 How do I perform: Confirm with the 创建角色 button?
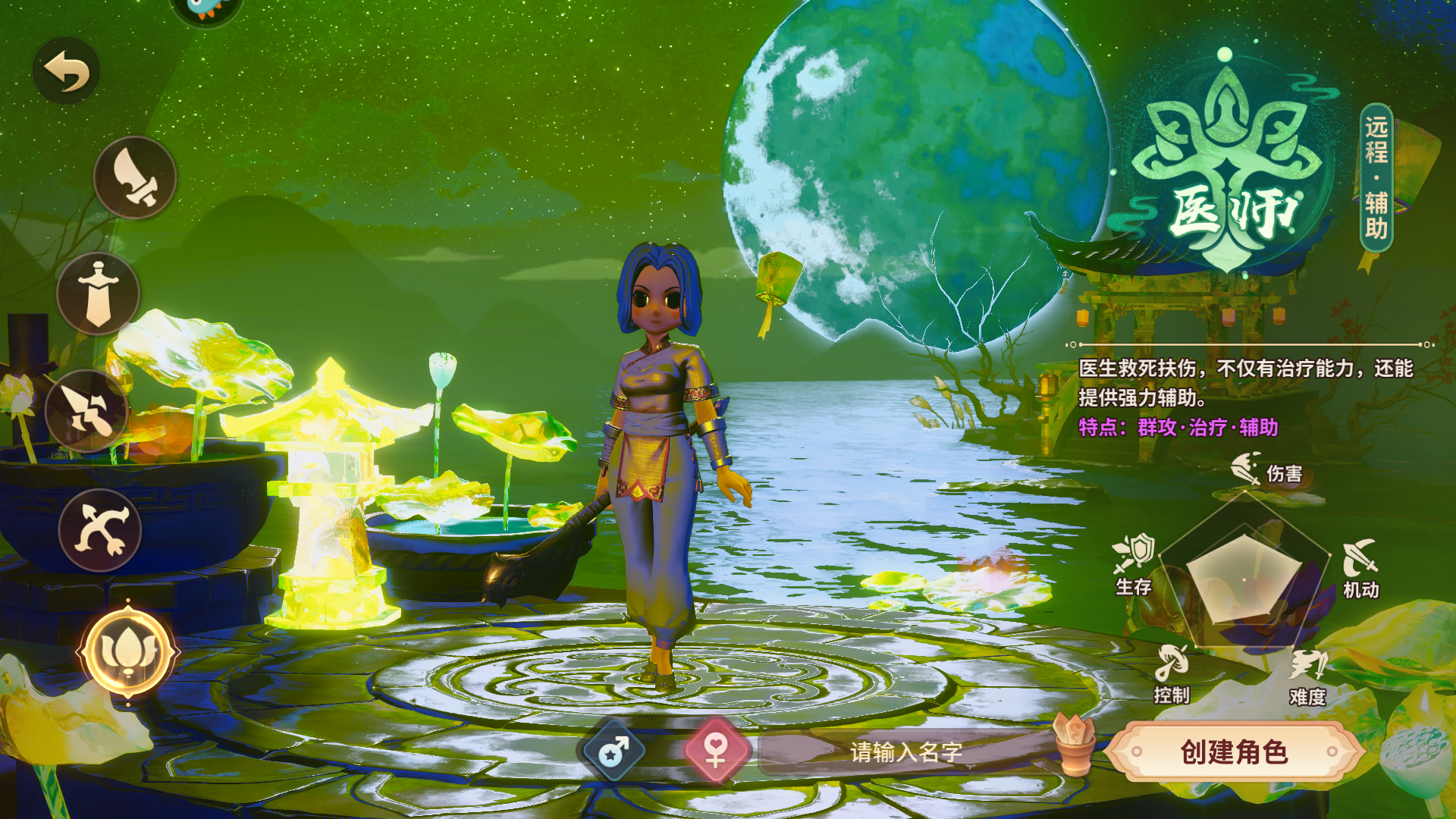tap(1234, 752)
